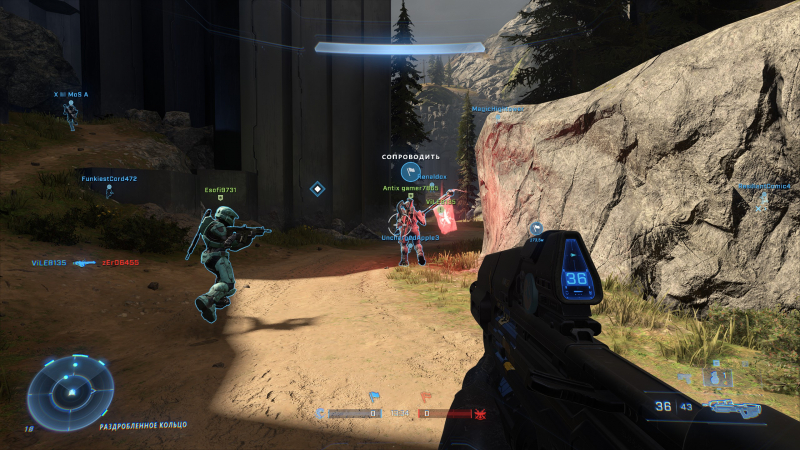Screen dimensions: 800x450
Task: Select the grenade count icon
Action: click(x=715, y=377)
